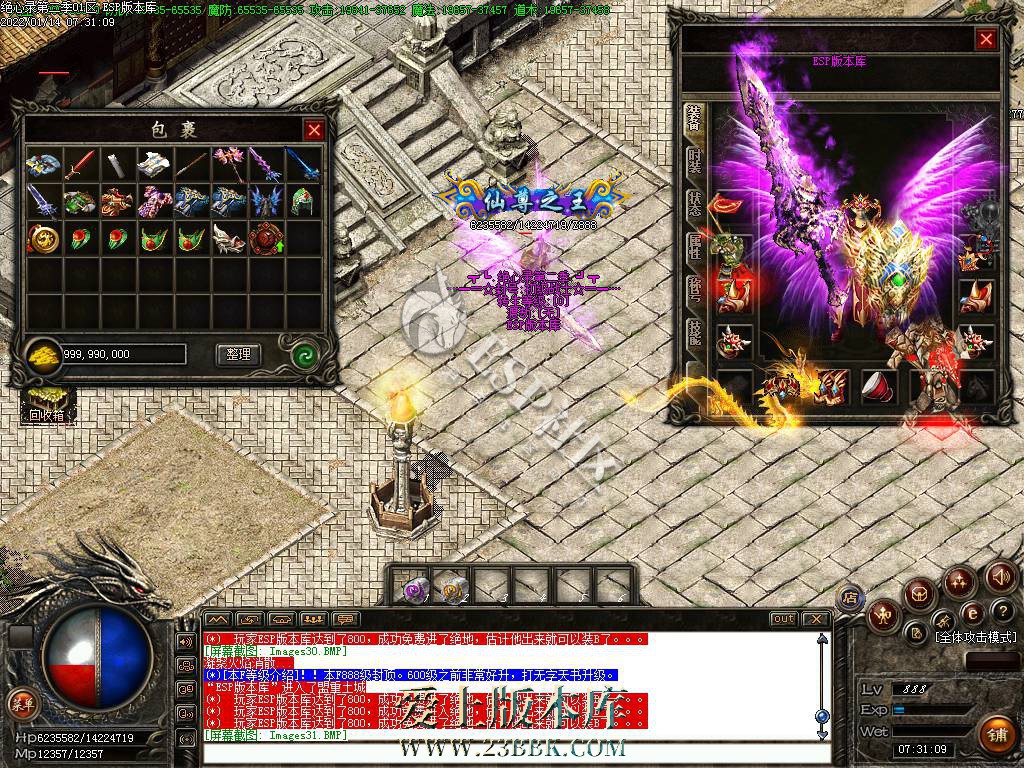Select the red rune disc with green arrow

point(266,238)
